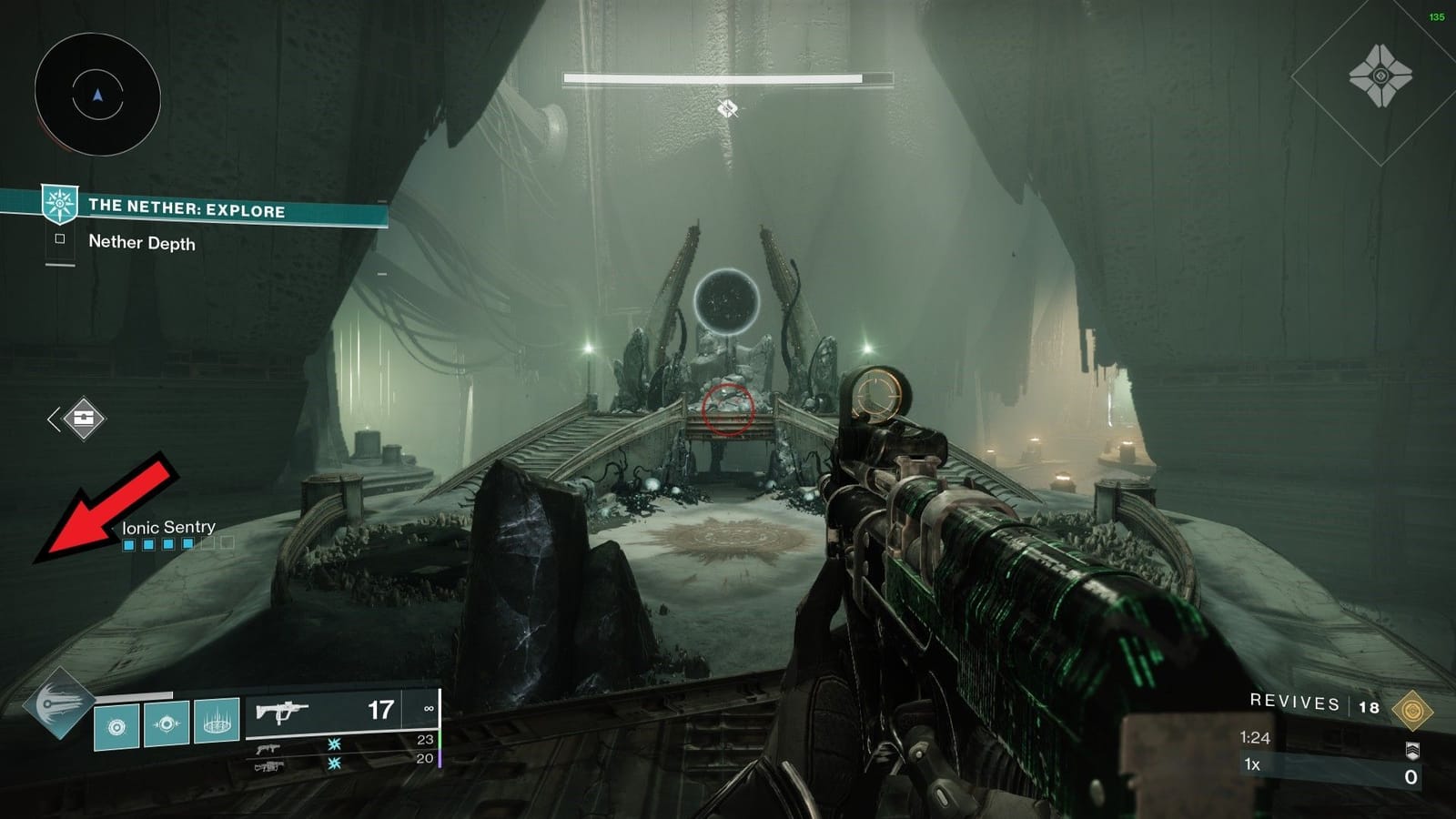Click the first Ionic Sentry progress square
Screen dimensions: 1456x819
[129, 543]
